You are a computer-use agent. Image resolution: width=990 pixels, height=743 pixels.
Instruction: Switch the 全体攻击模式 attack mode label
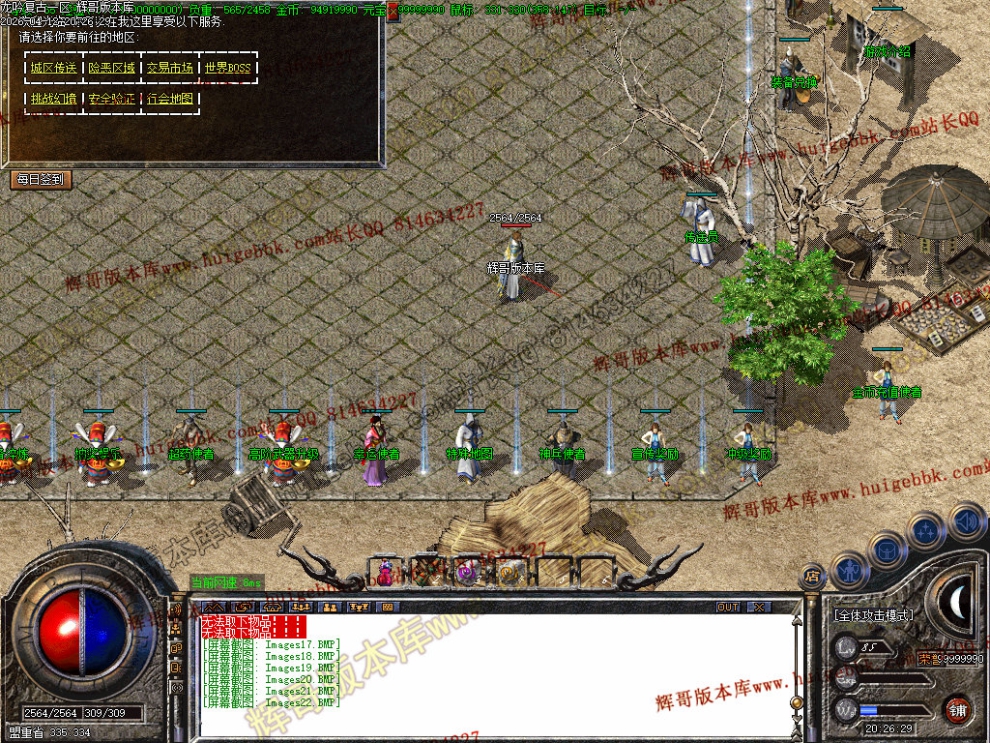coord(873,616)
